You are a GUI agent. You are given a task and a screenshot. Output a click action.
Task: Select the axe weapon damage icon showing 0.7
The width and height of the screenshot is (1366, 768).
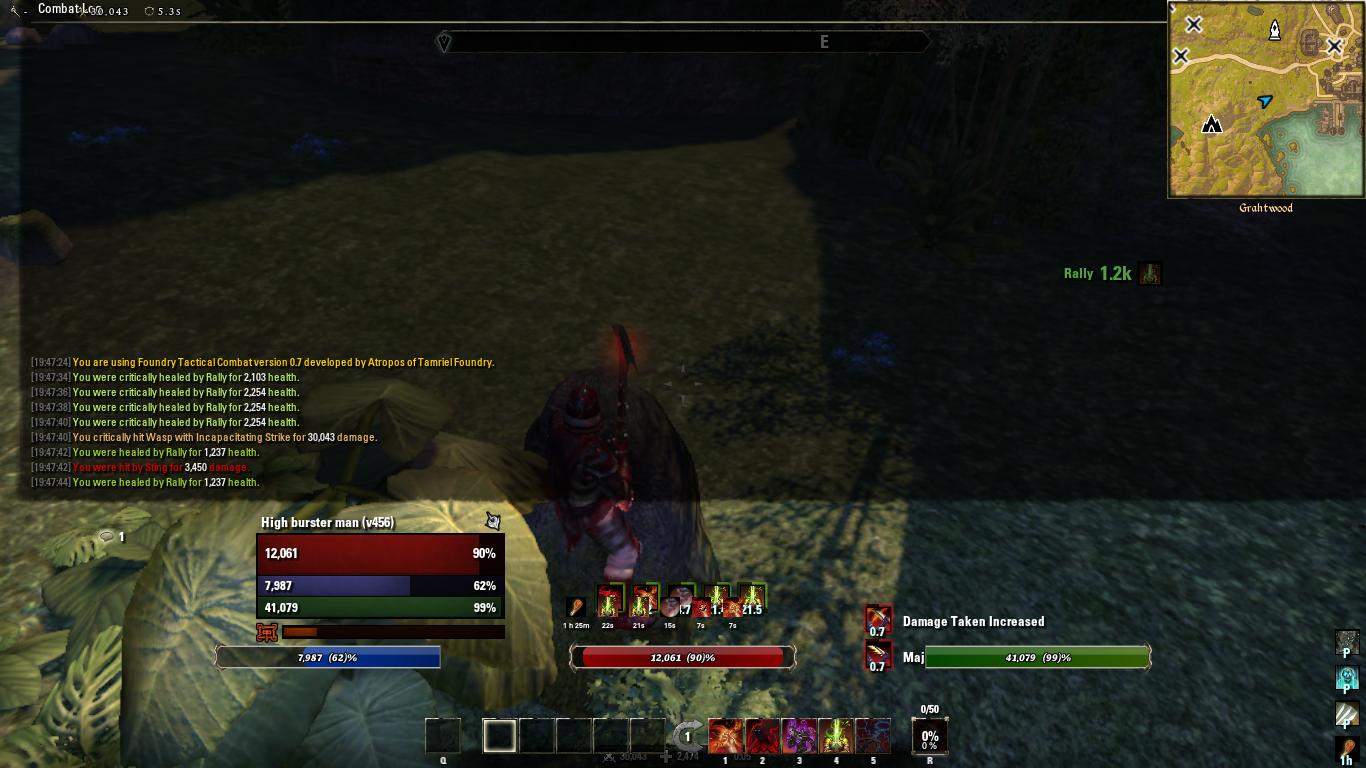click(x=877, y=657)
